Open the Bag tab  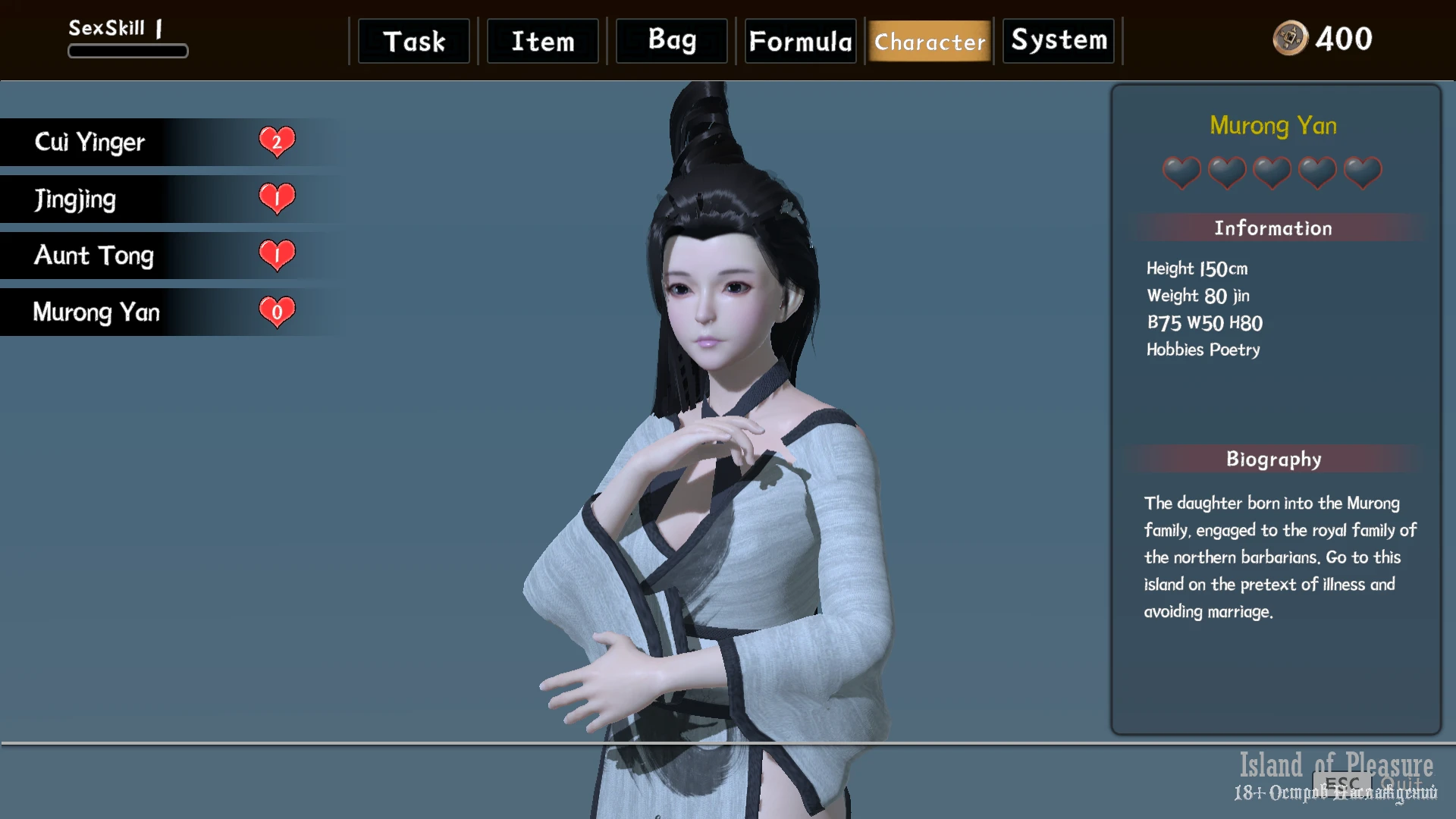click(672, 41)
